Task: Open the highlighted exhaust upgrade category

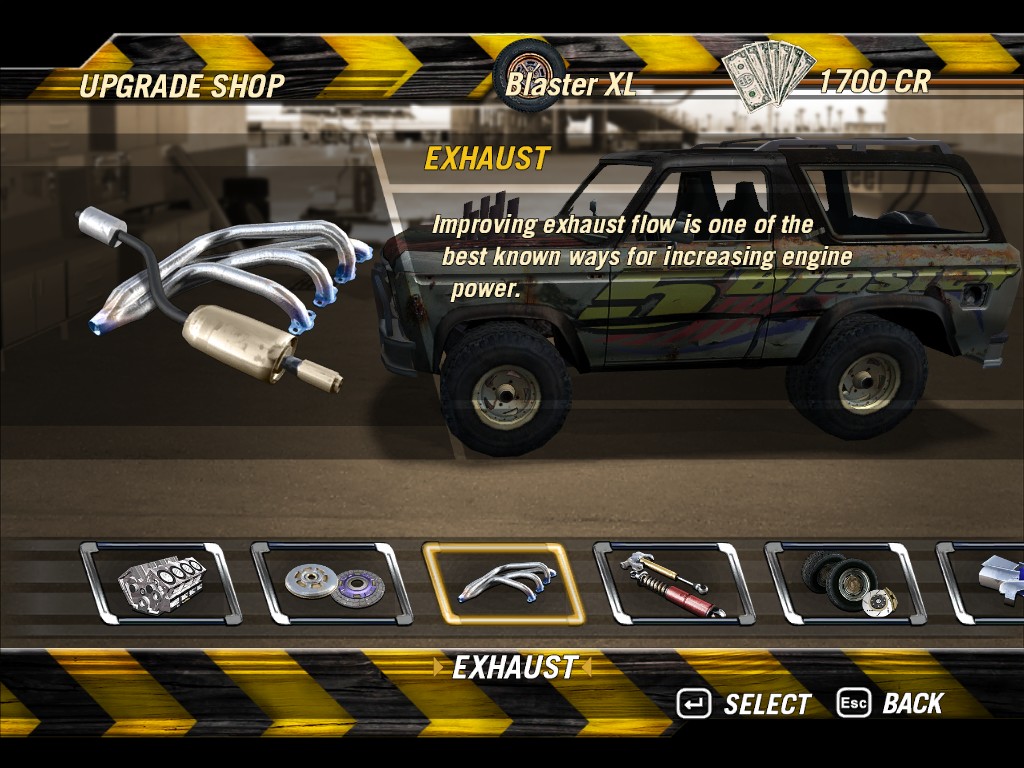Action: [503, 584]
